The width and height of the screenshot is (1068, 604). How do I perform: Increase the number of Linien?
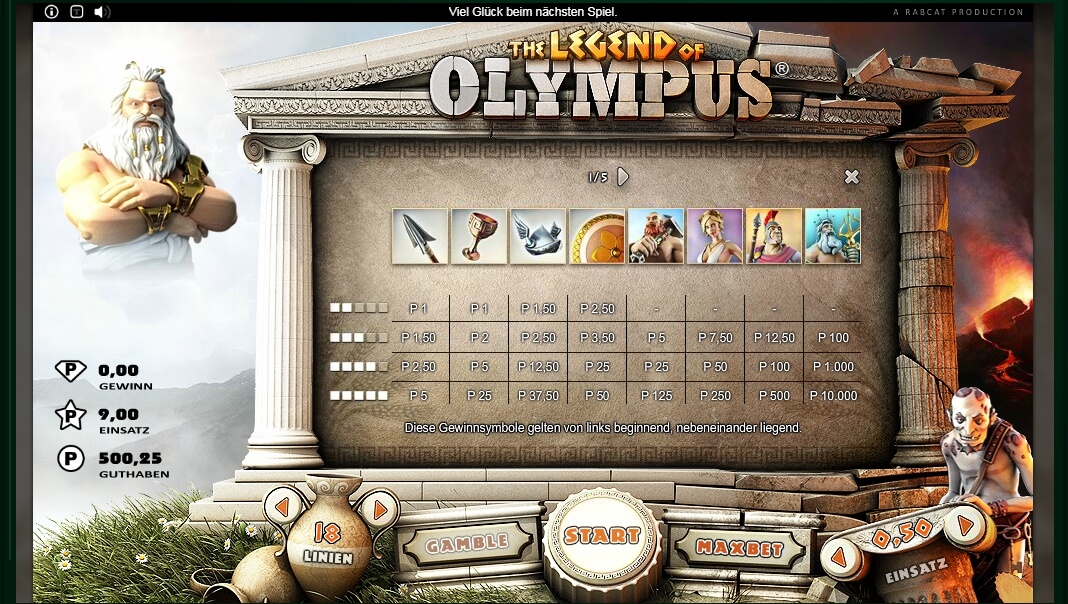click(x=380, y=509)
